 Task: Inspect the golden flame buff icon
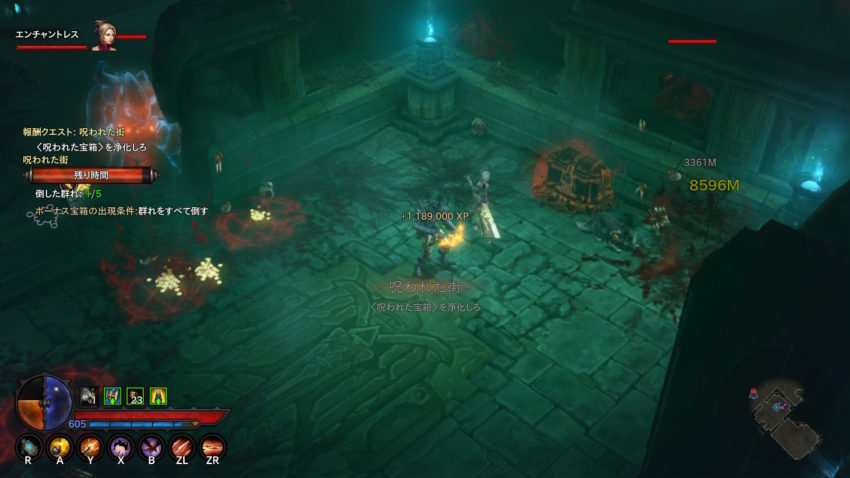tap(158, 396)
